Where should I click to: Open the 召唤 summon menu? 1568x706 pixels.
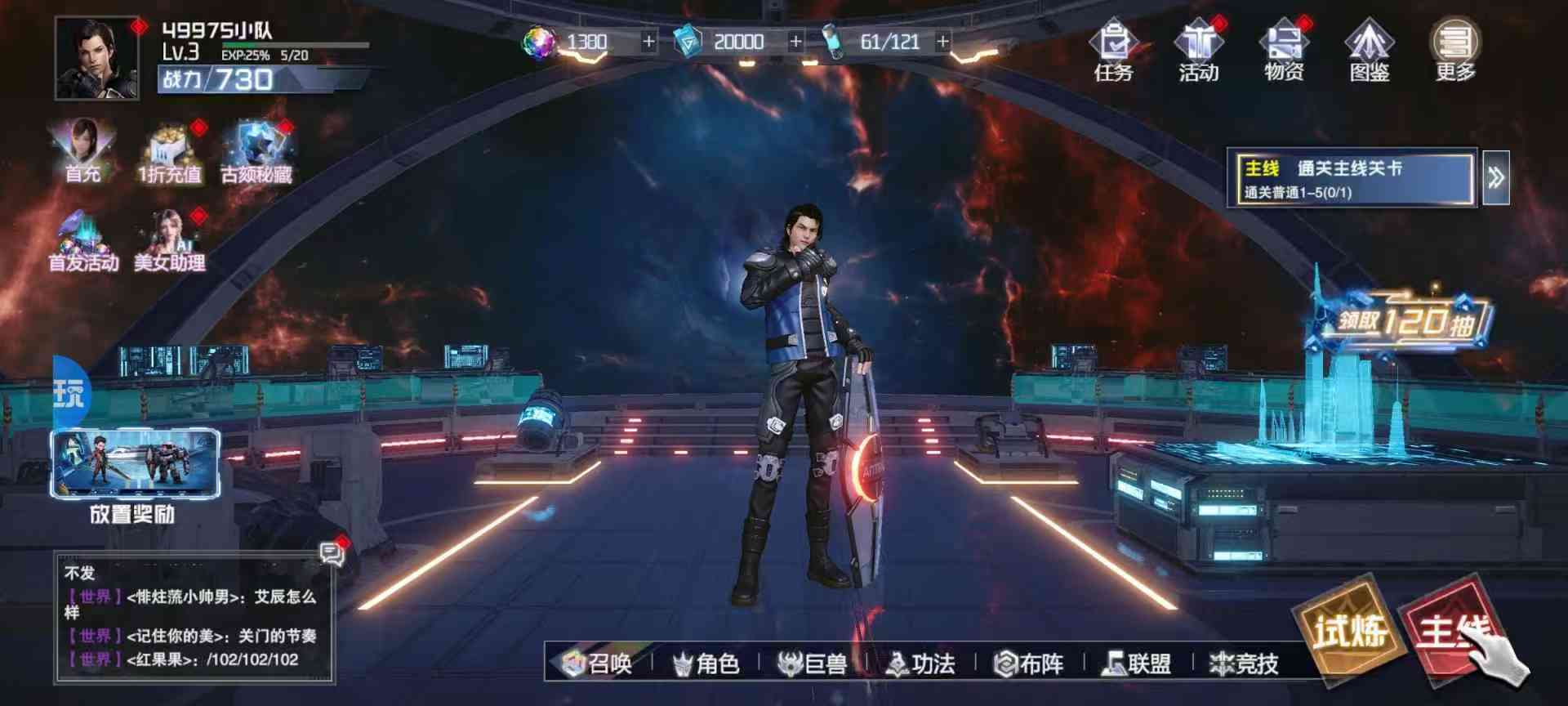(599, 664)
